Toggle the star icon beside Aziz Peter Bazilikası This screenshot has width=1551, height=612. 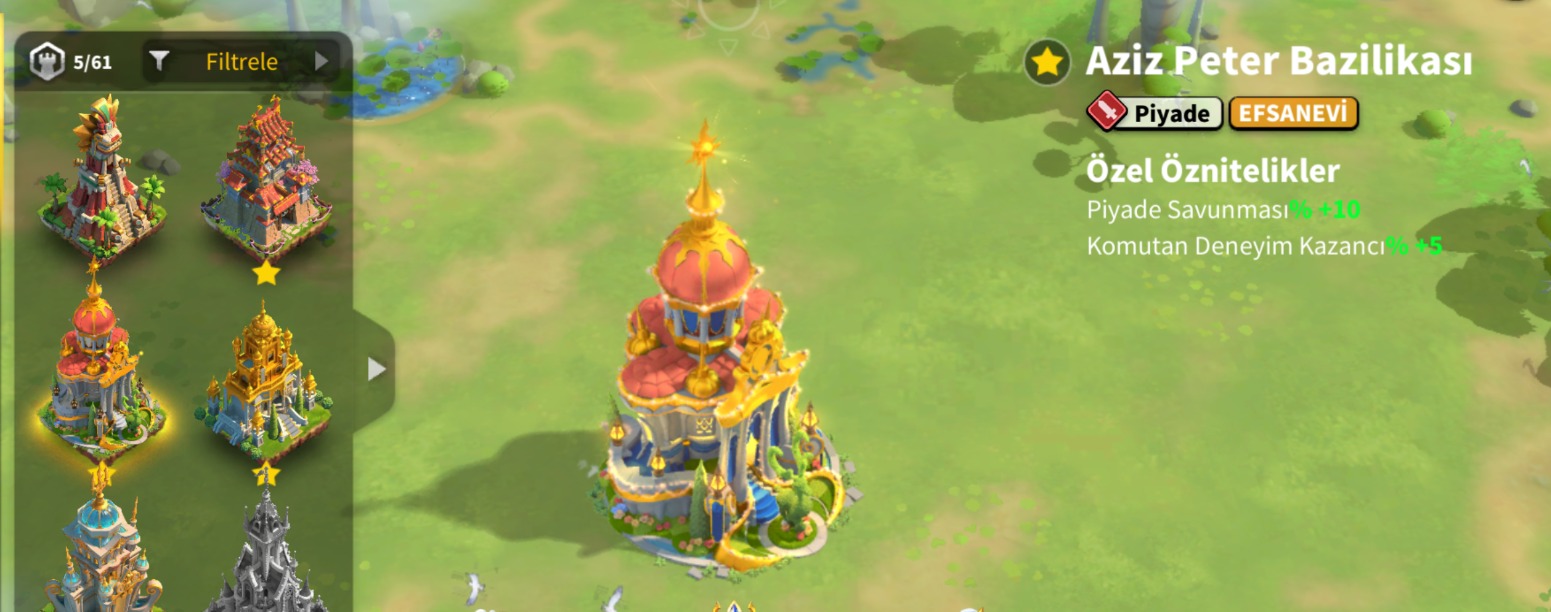tap(1047, 63)
